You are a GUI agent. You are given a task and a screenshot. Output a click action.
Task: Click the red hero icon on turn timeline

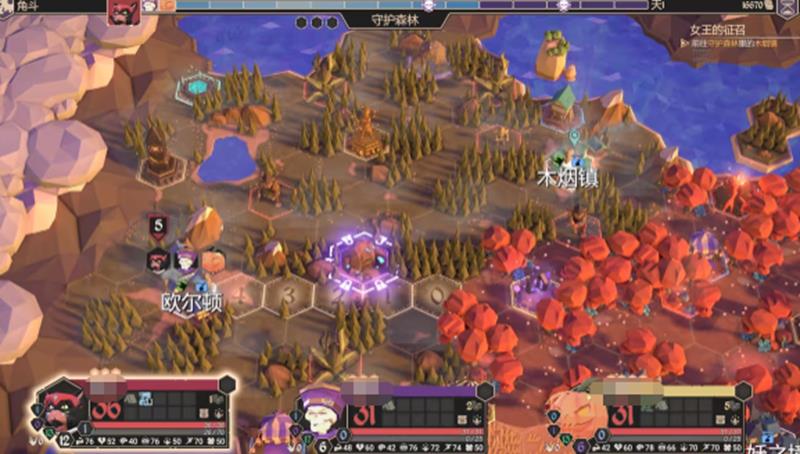[x=123, y=8]
